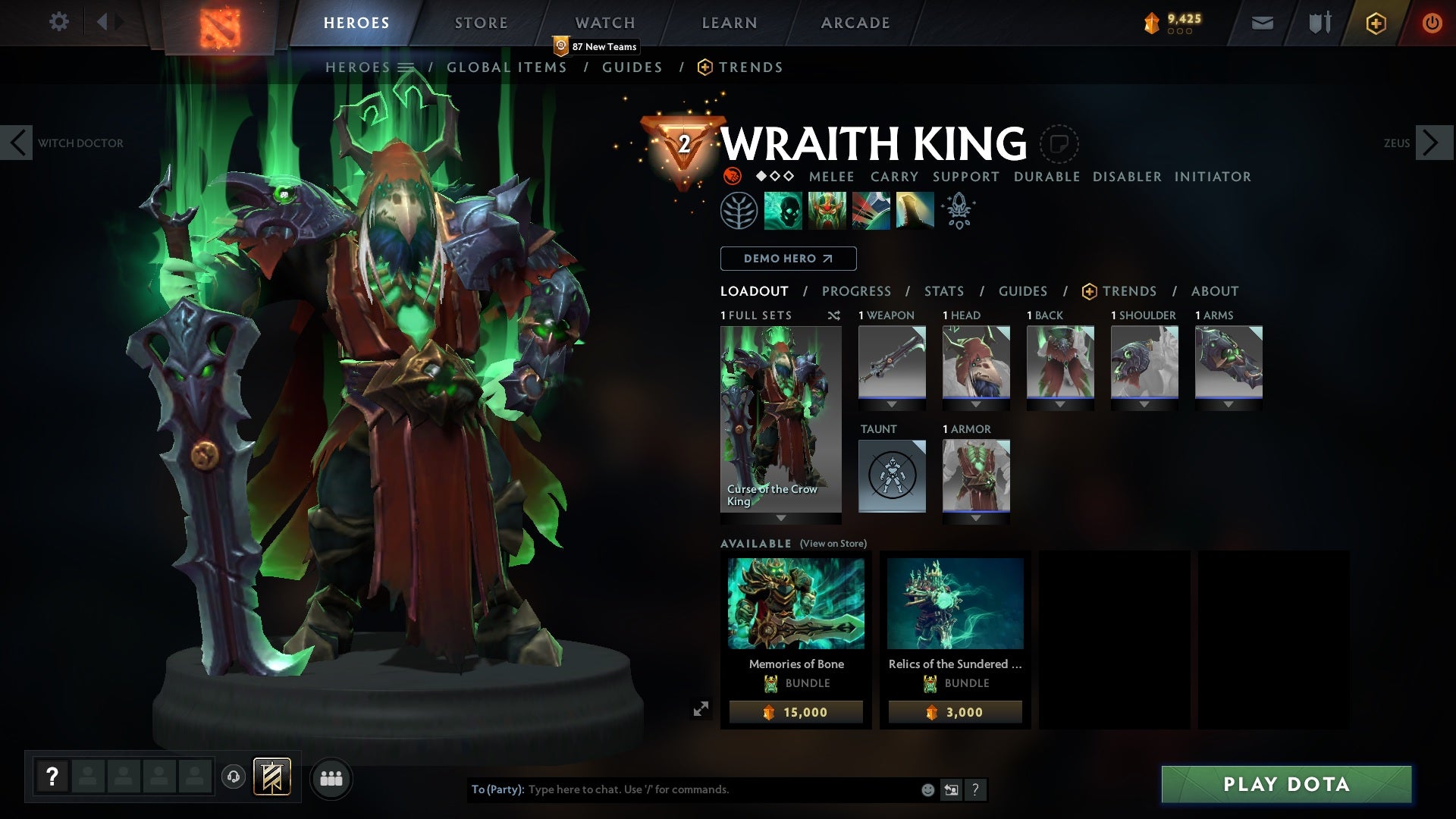Image resolution: width=1456 pixels, height=819 pixels.
Task: Open the Arcade menu
Action: 855,22
